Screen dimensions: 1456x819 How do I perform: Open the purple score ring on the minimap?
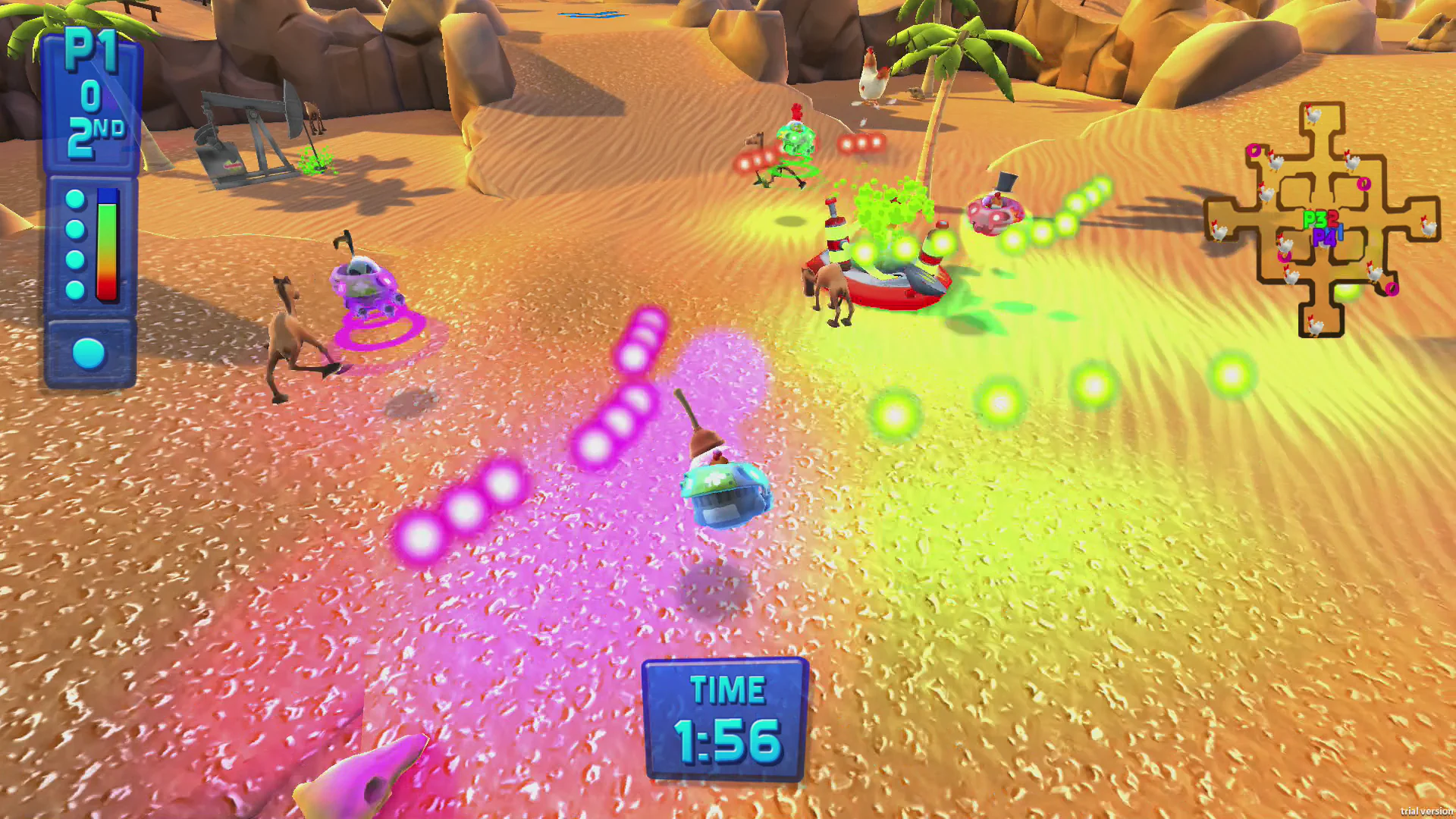pyautogui.click(x=1254, y=150)
